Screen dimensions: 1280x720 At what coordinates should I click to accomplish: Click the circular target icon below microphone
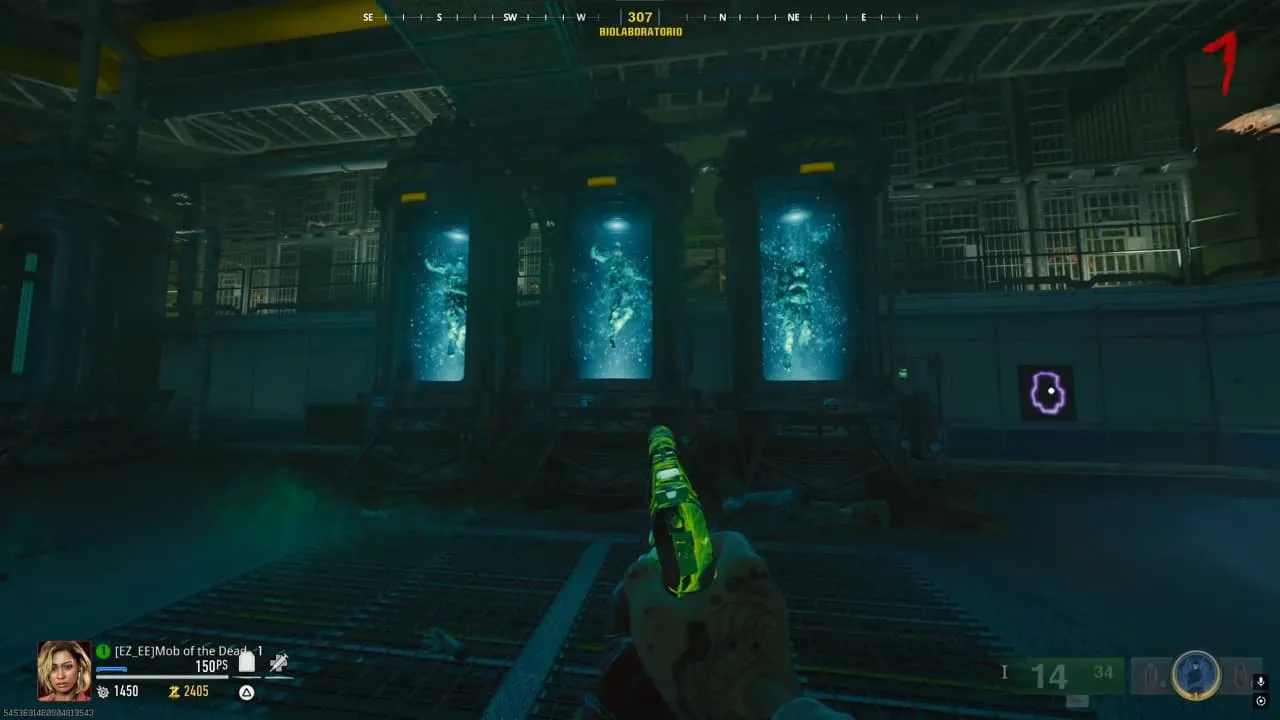[x=1260, y=702]
